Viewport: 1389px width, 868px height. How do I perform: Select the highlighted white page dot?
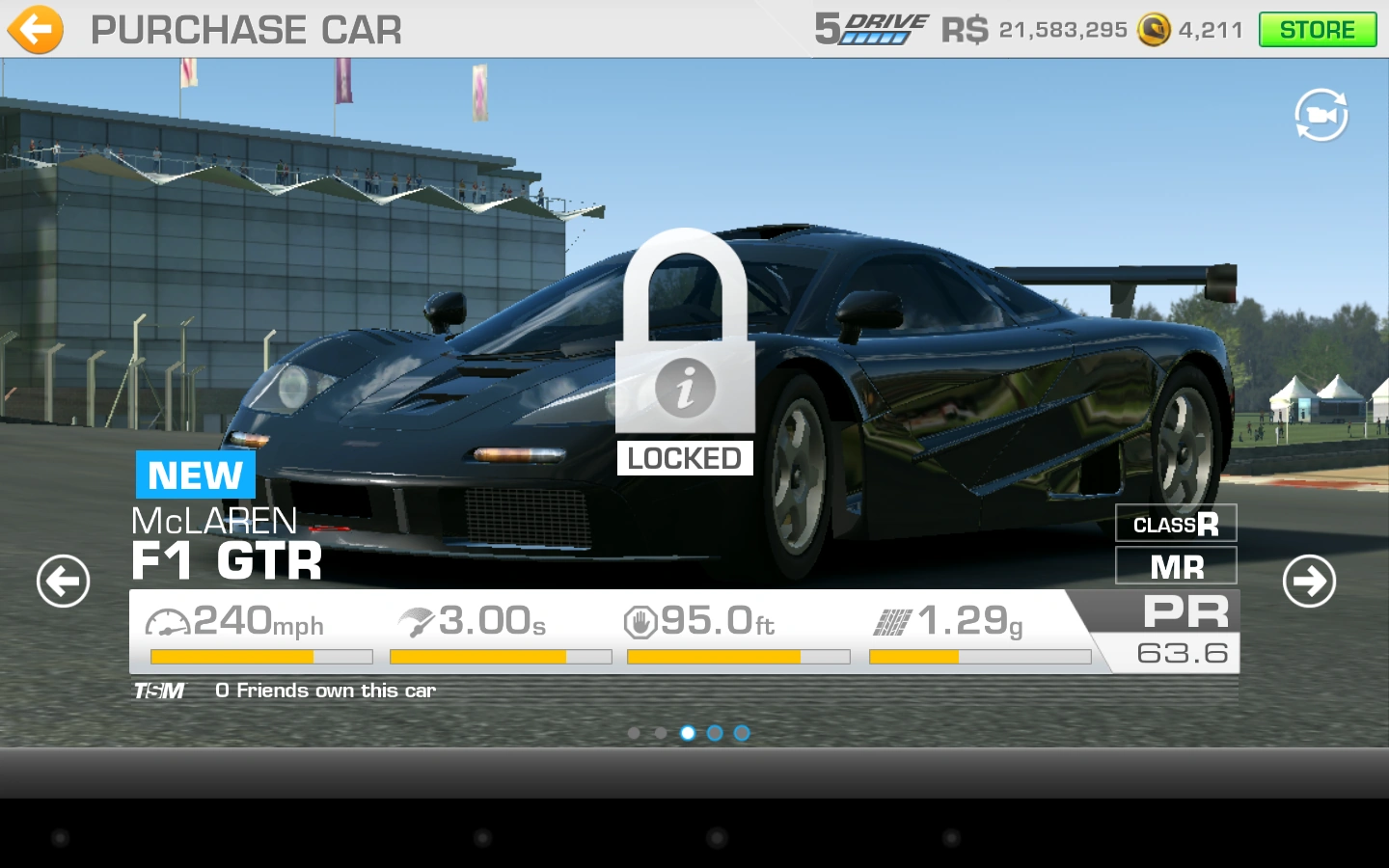688,733
